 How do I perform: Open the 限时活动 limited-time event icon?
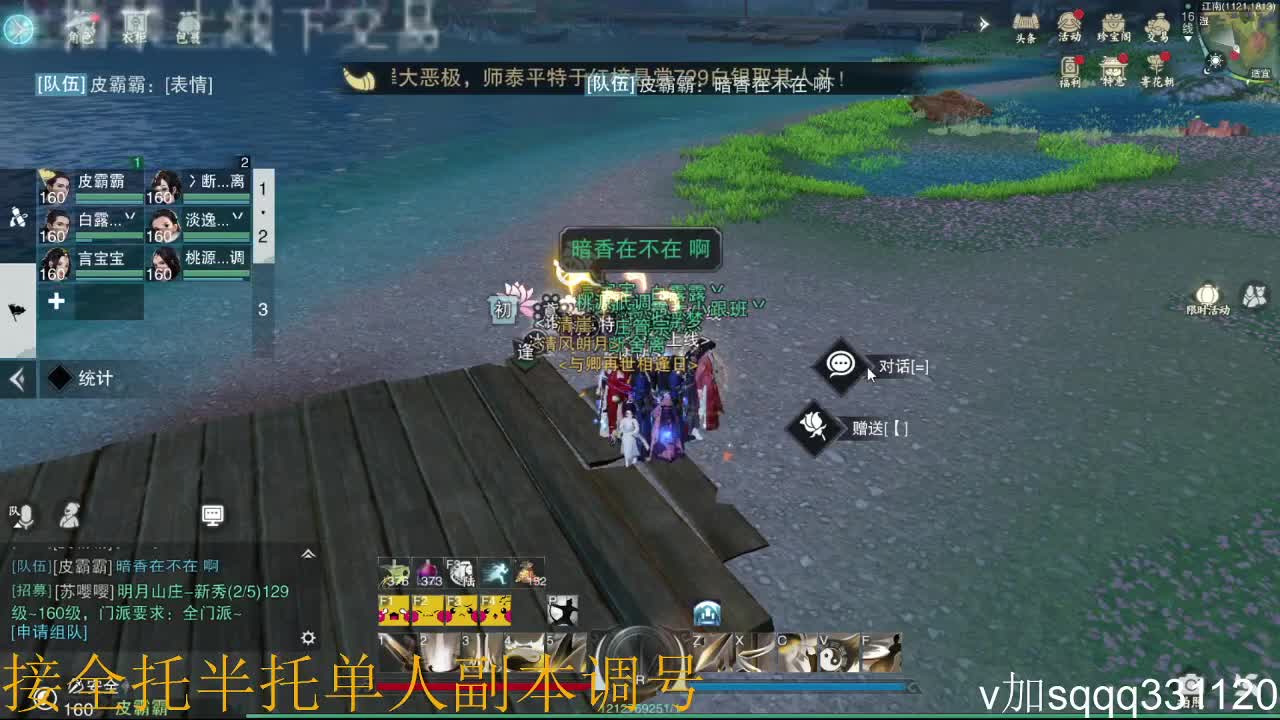(1207, 295)
